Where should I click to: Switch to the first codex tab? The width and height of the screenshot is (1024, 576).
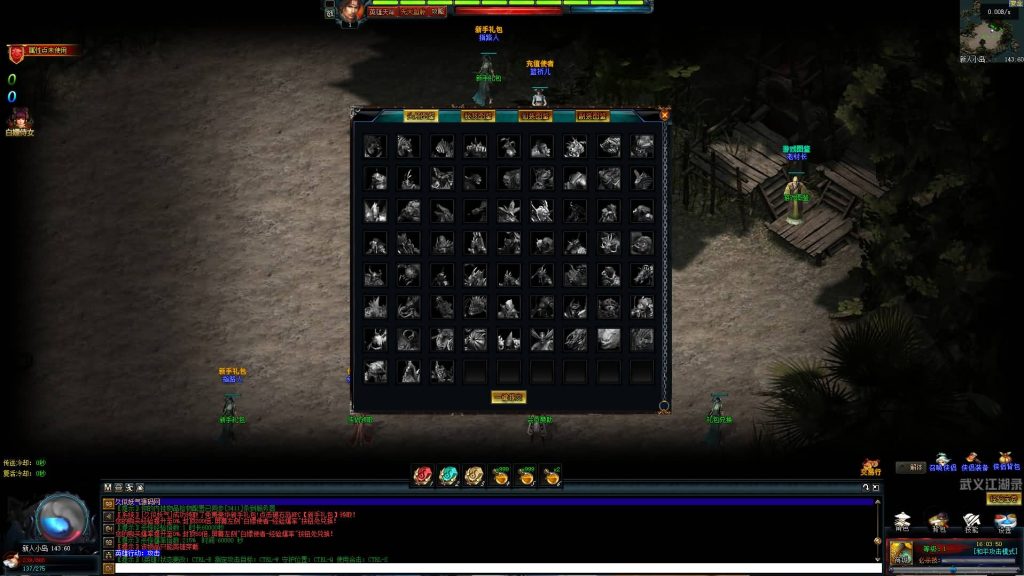[420, 116]
